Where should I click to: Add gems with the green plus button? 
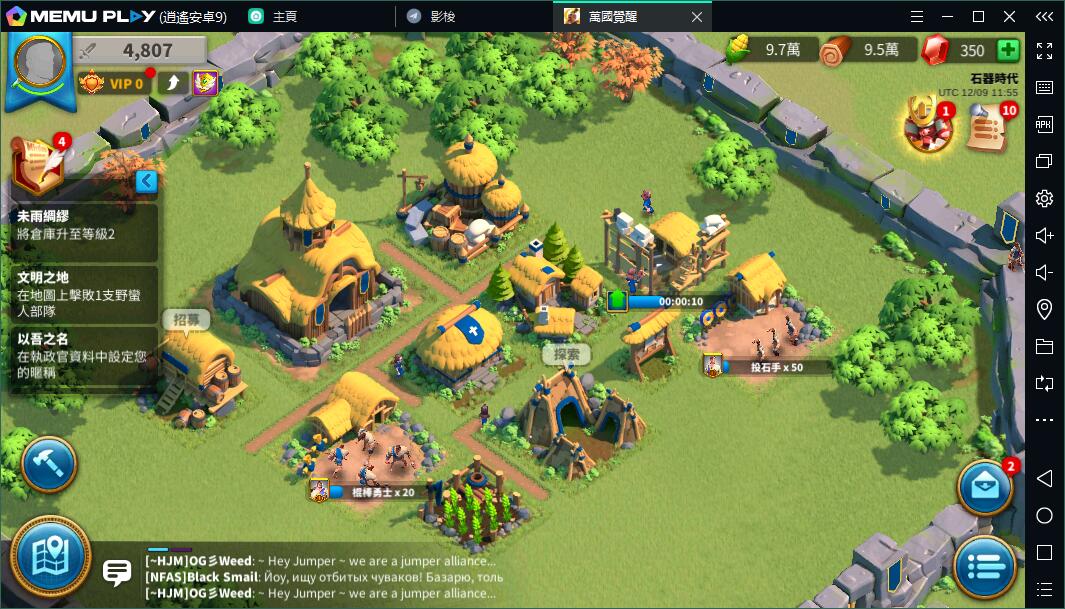pos(1007,50)
